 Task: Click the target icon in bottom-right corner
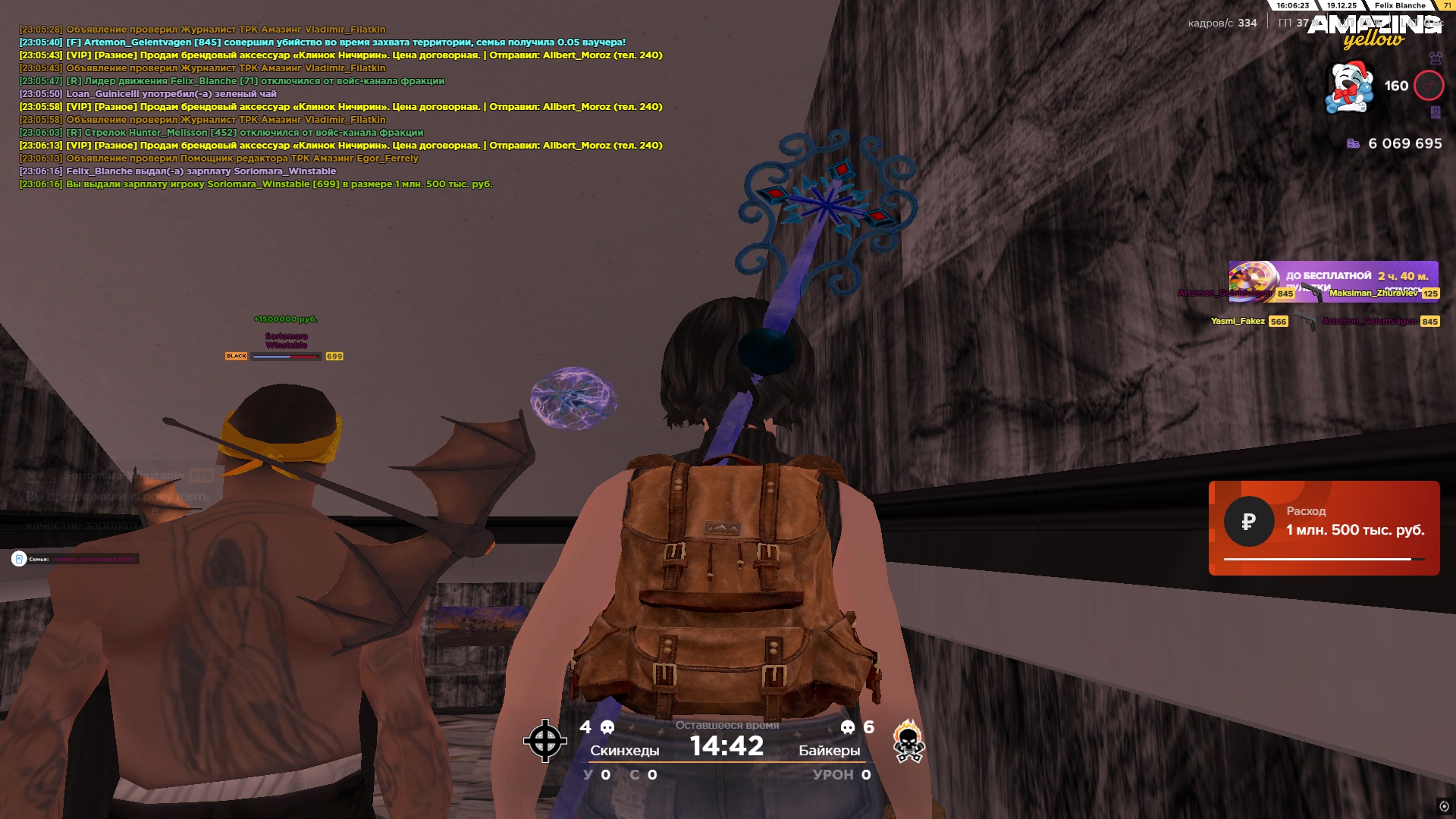tap(1444, 806)
